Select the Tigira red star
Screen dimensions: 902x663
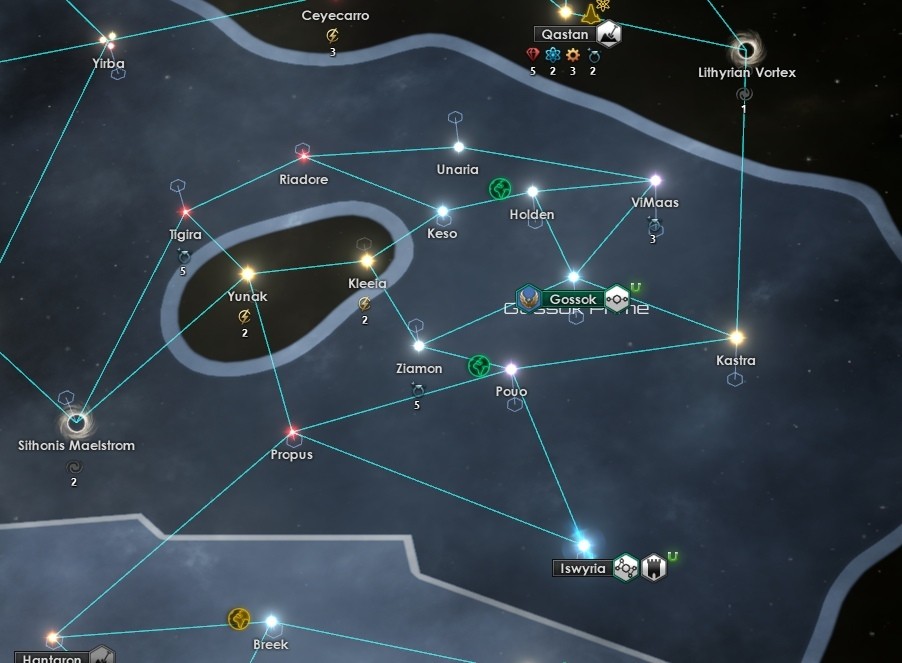pos(185,212)
